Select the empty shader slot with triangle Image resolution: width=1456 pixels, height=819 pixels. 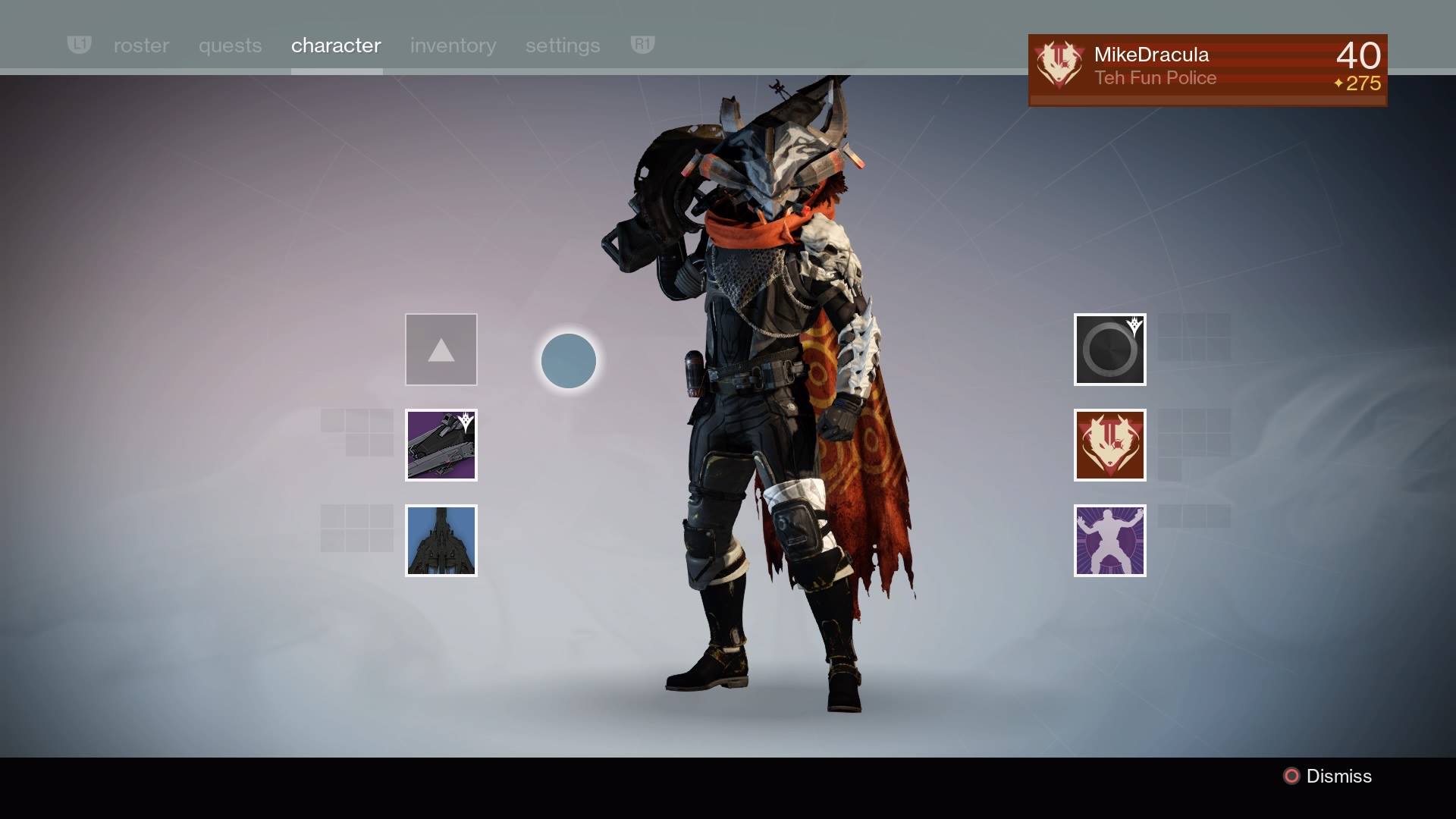[x=441, y=350]
